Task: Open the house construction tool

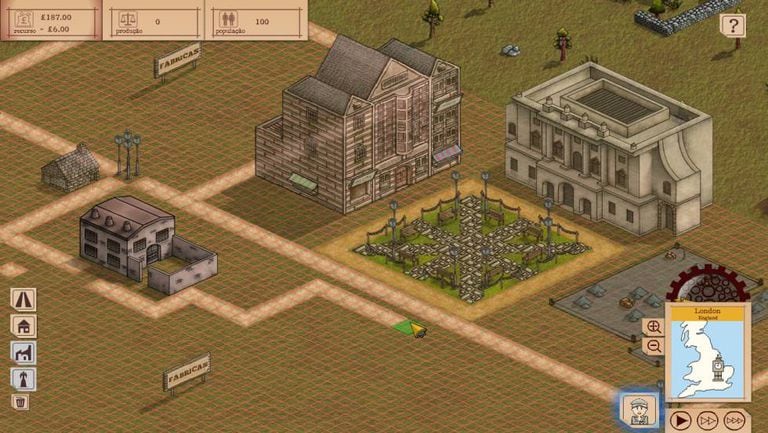Action: (x=22, y=325)
